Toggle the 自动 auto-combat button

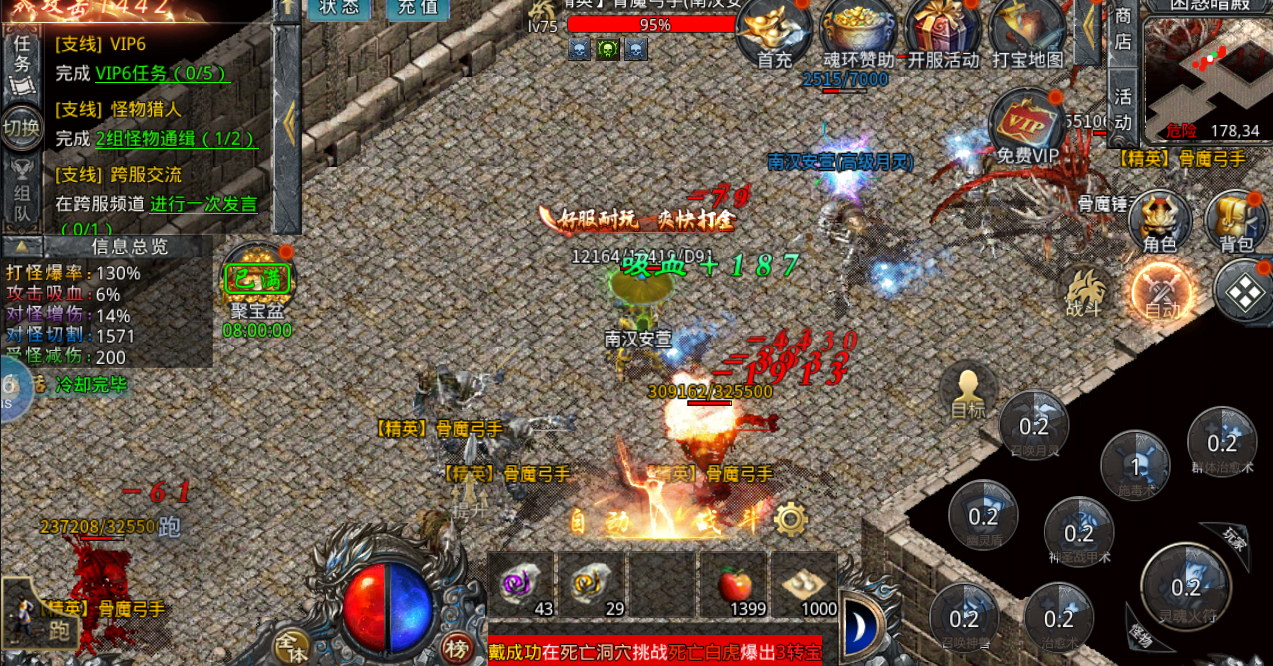(x=1163, y=294)
